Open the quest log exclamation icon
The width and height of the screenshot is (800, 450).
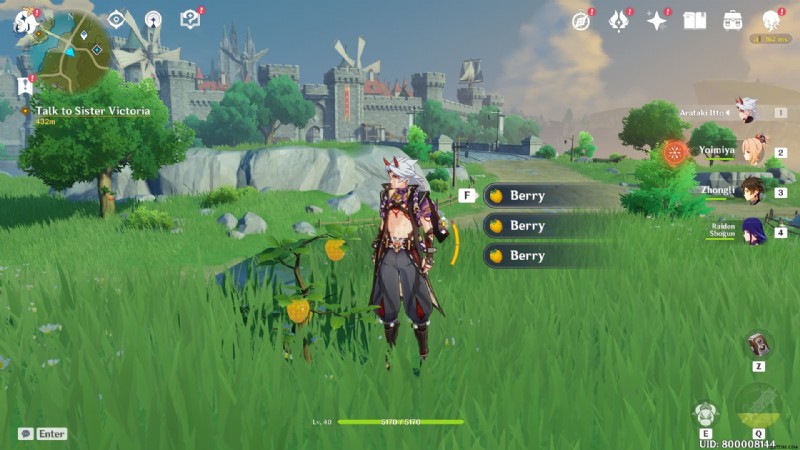pyautogui.click(x=24, y=86)
